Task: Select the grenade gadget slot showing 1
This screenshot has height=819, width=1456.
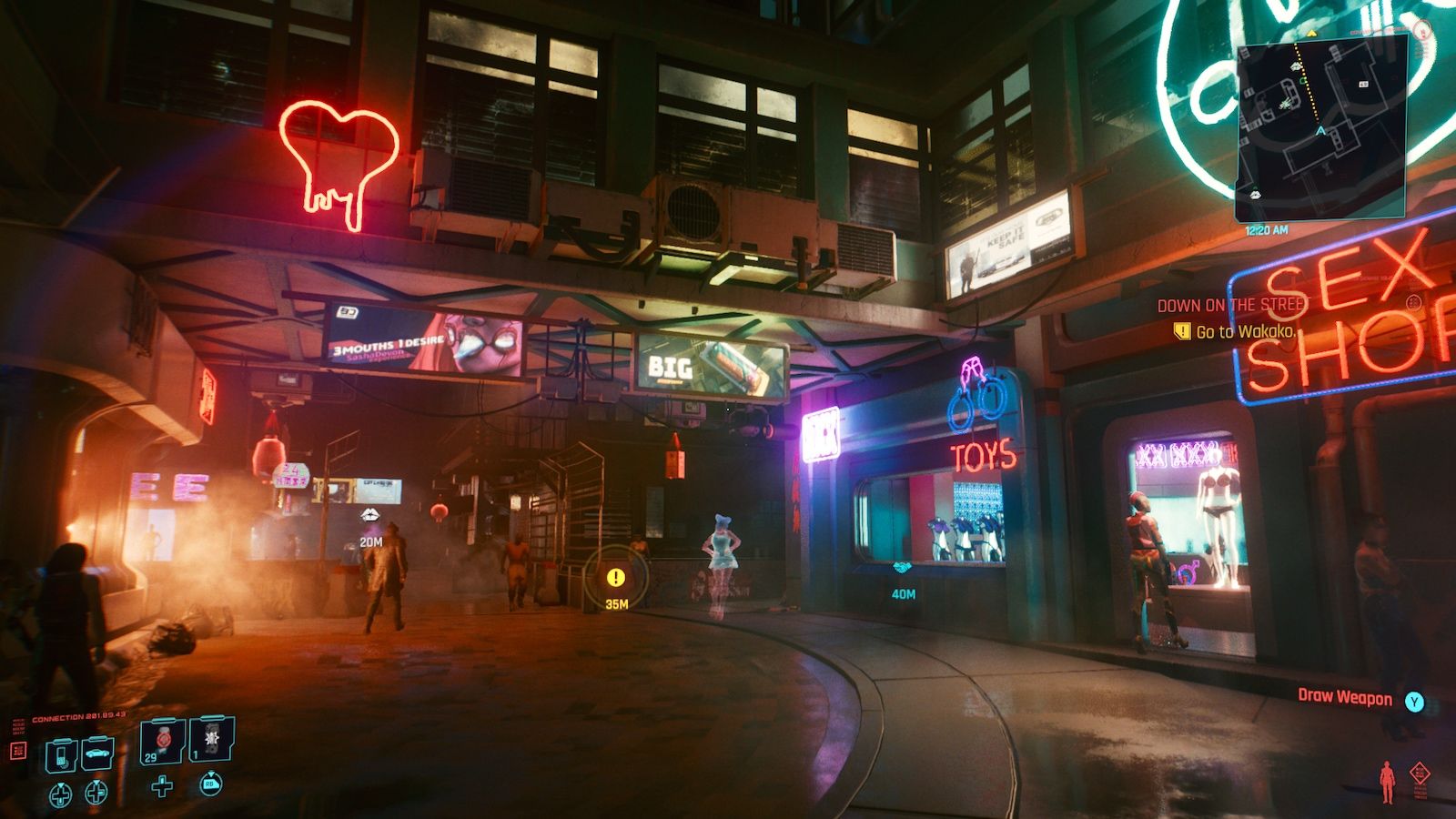Action: pos(212,740)
